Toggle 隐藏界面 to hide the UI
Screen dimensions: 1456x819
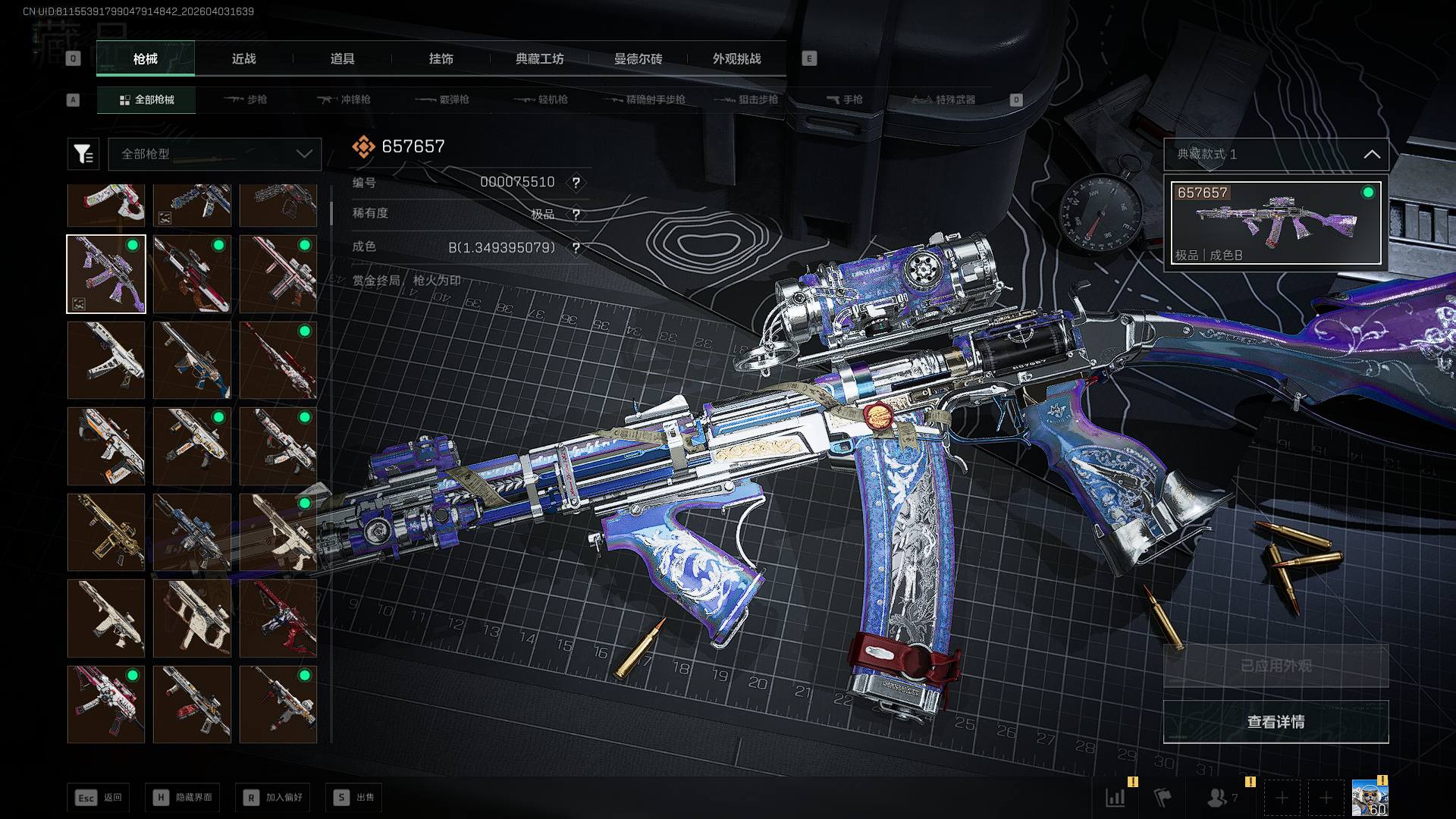[183, 797]
